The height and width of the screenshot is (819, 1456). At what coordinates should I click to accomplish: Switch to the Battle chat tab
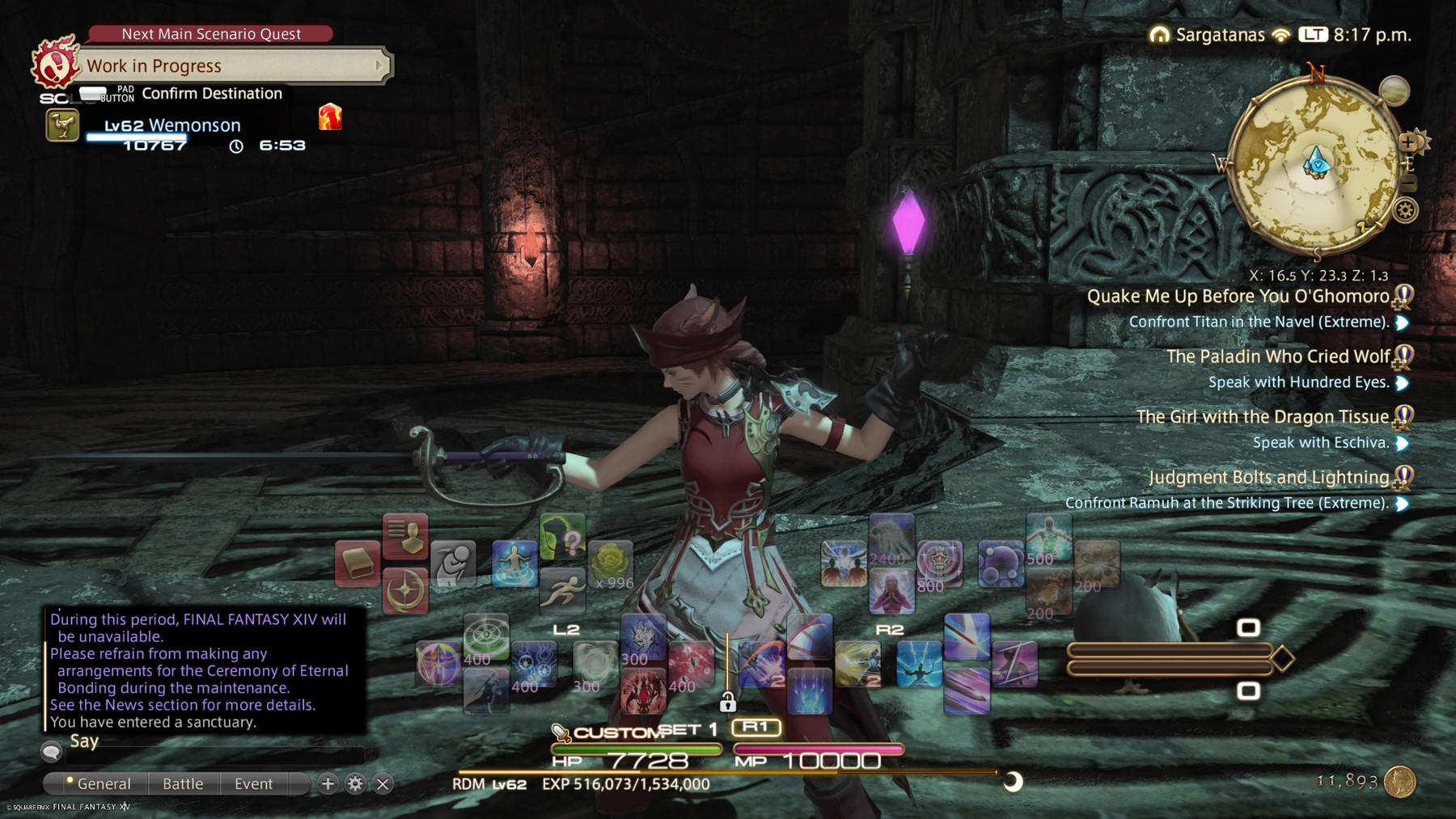183,783
